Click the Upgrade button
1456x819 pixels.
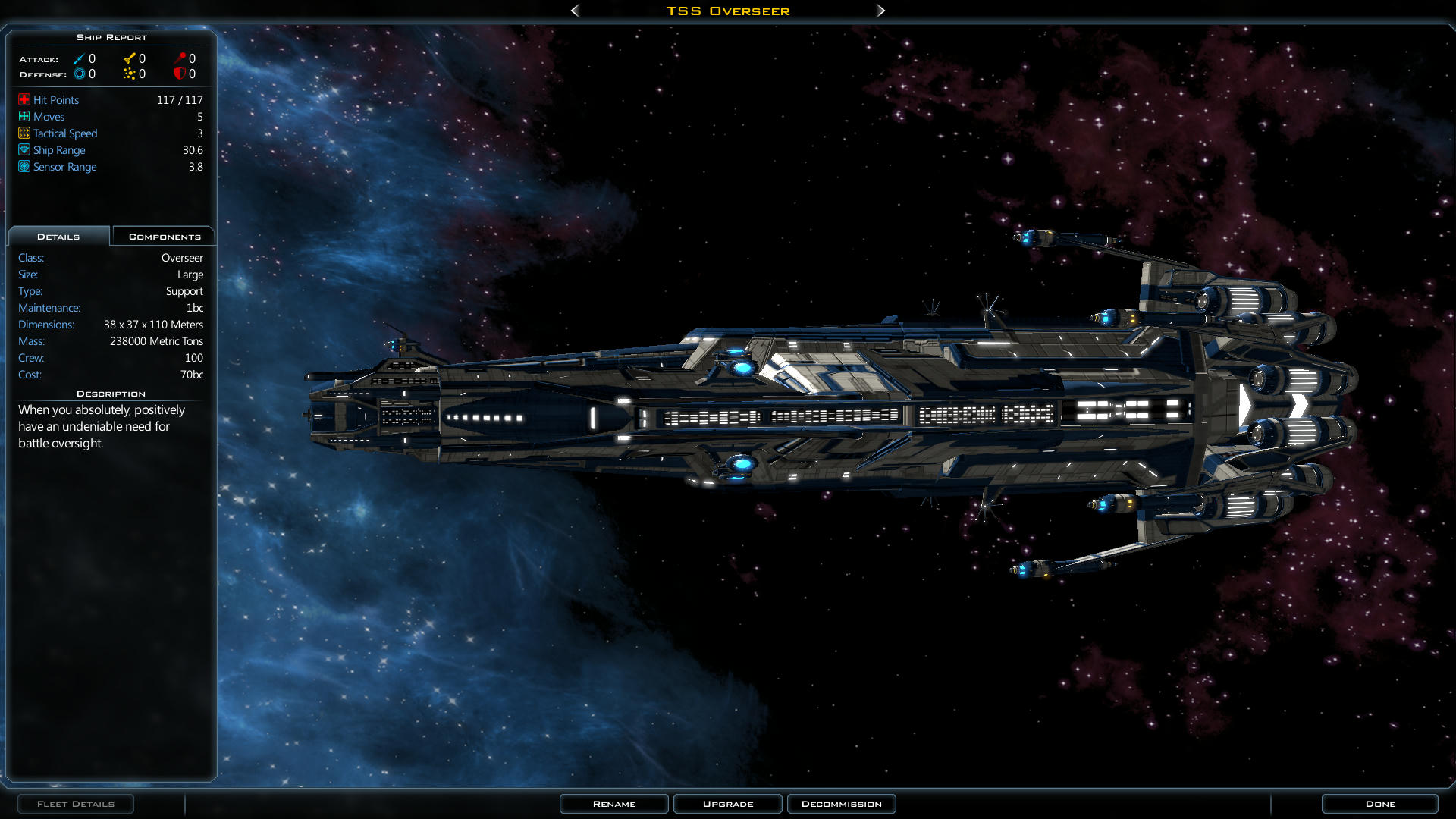727,804
